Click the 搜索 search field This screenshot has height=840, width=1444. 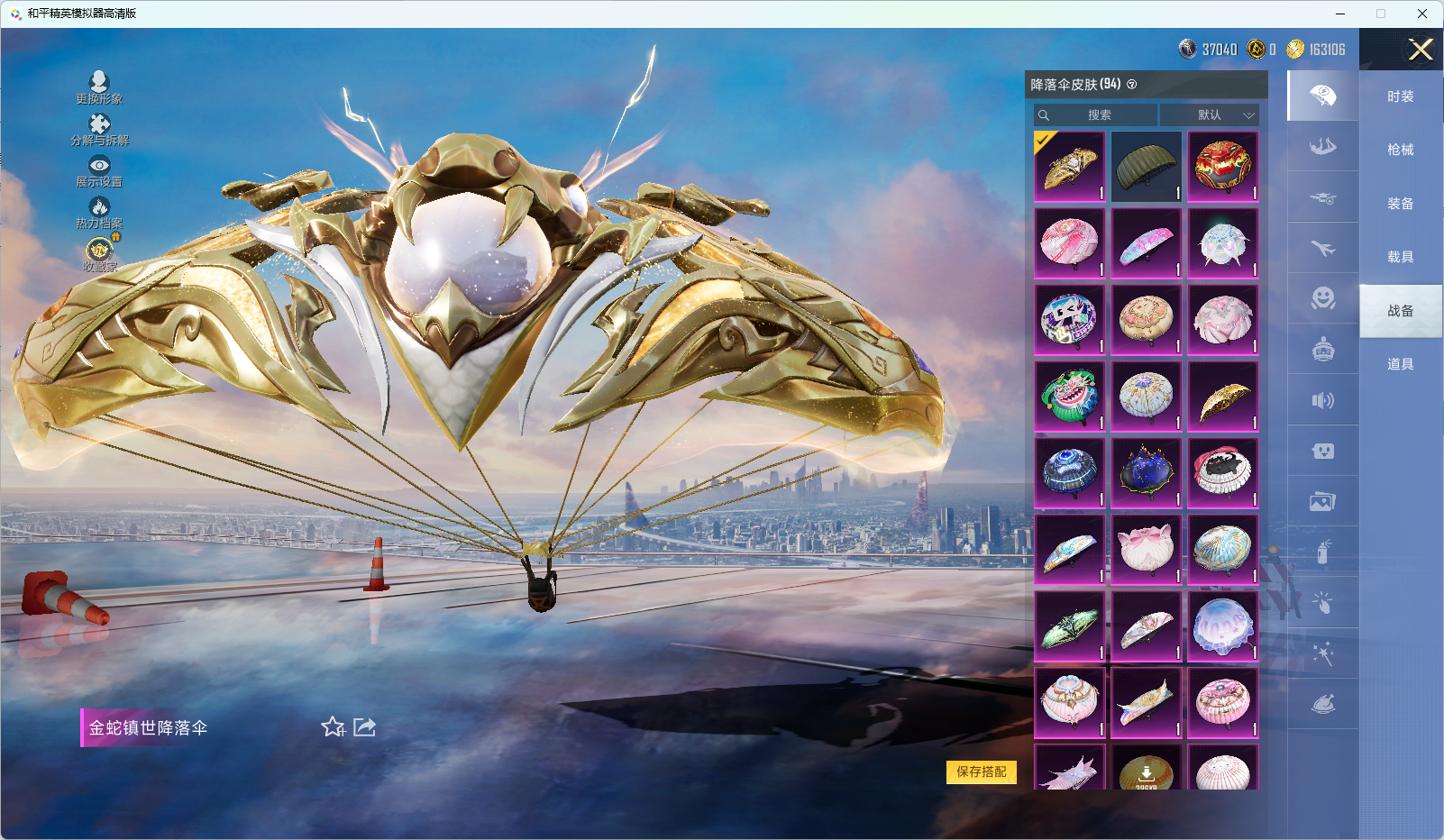(1098, 115)
